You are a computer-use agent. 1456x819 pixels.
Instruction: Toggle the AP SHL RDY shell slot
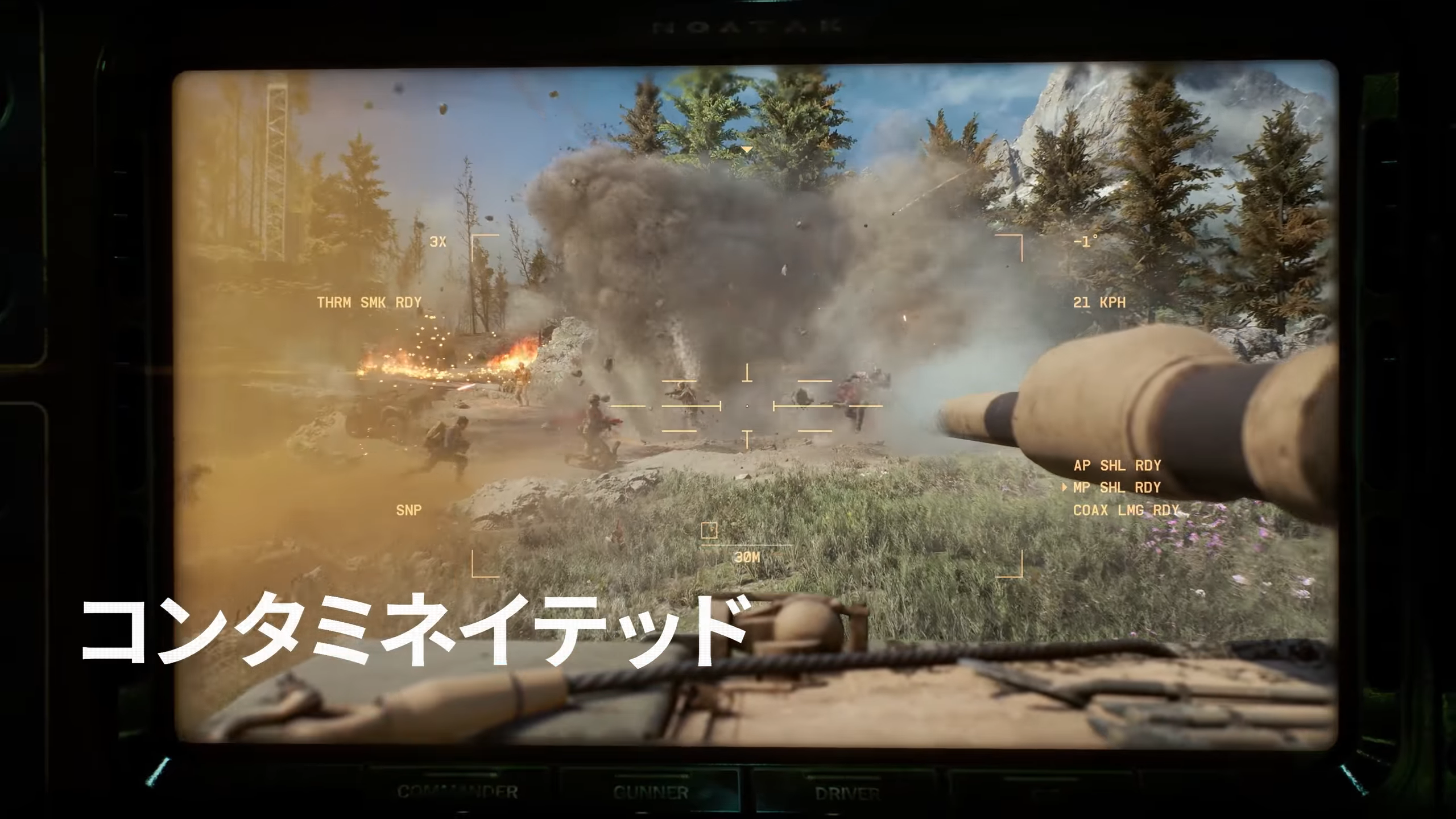point(1116,465)
